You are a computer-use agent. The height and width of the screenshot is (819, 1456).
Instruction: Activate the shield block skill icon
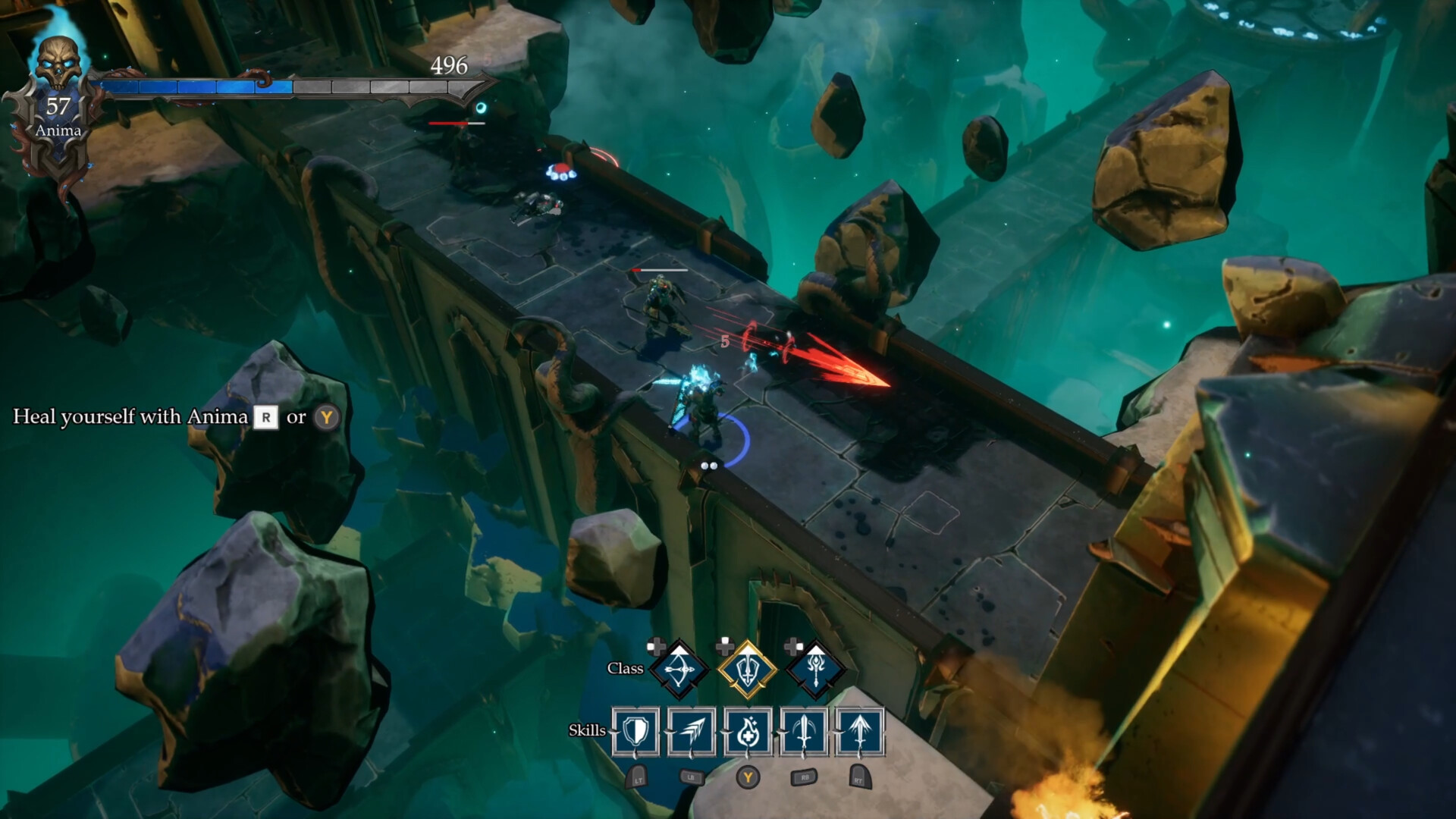[636, 732]
